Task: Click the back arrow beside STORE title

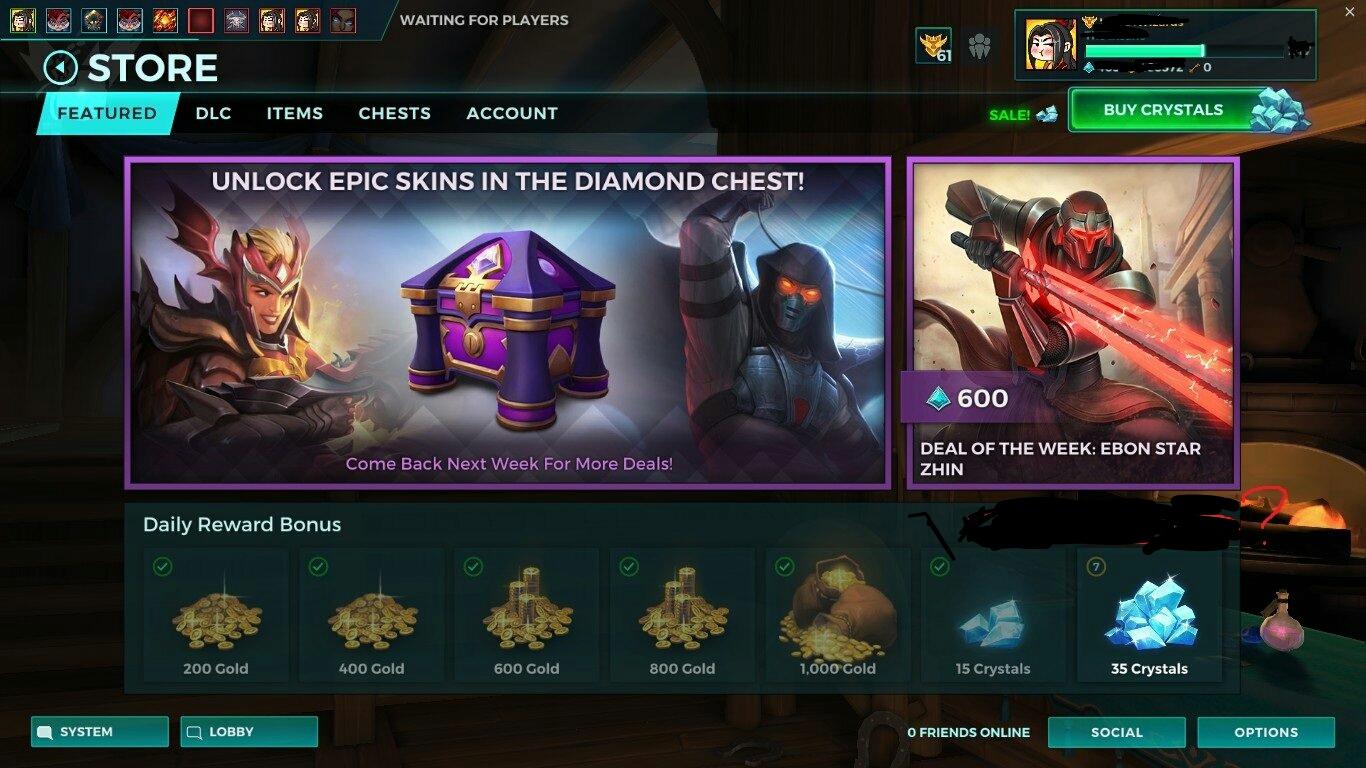Action: (62, 67)
